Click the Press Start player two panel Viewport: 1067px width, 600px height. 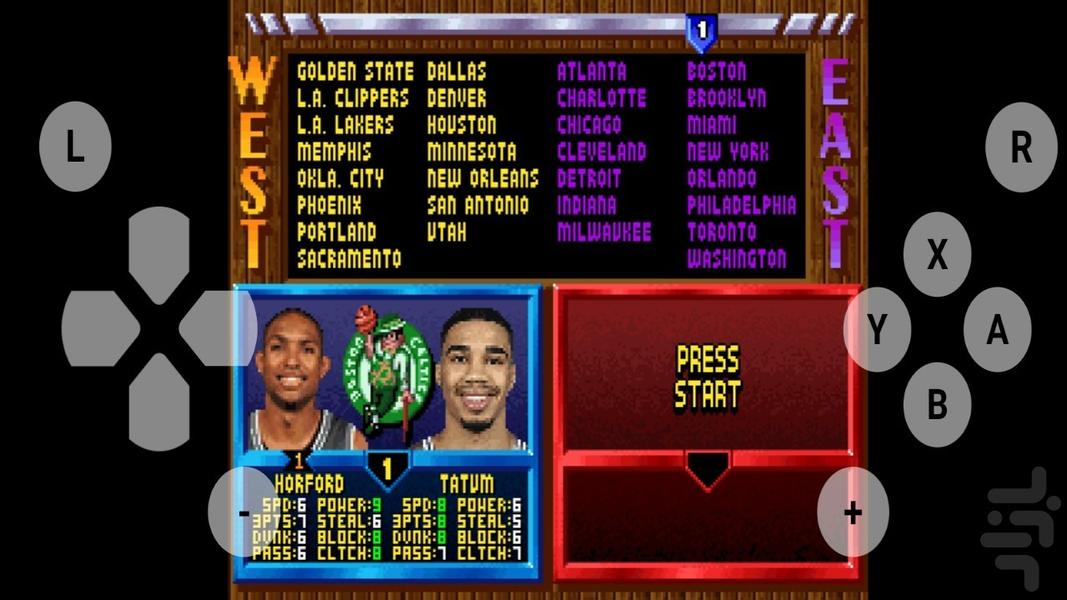(707, 378)
